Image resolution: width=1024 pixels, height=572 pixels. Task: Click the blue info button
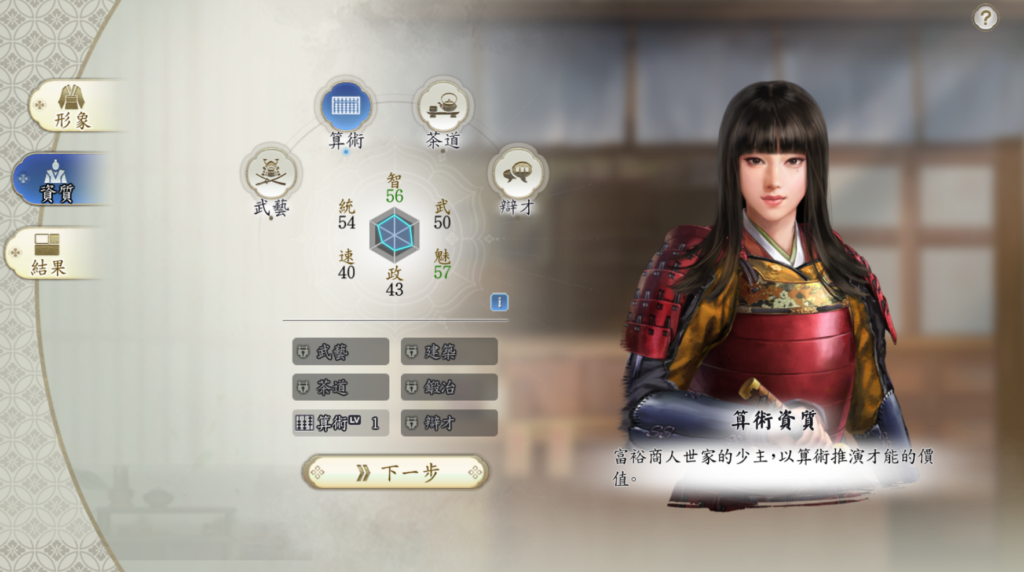[499, 302]
